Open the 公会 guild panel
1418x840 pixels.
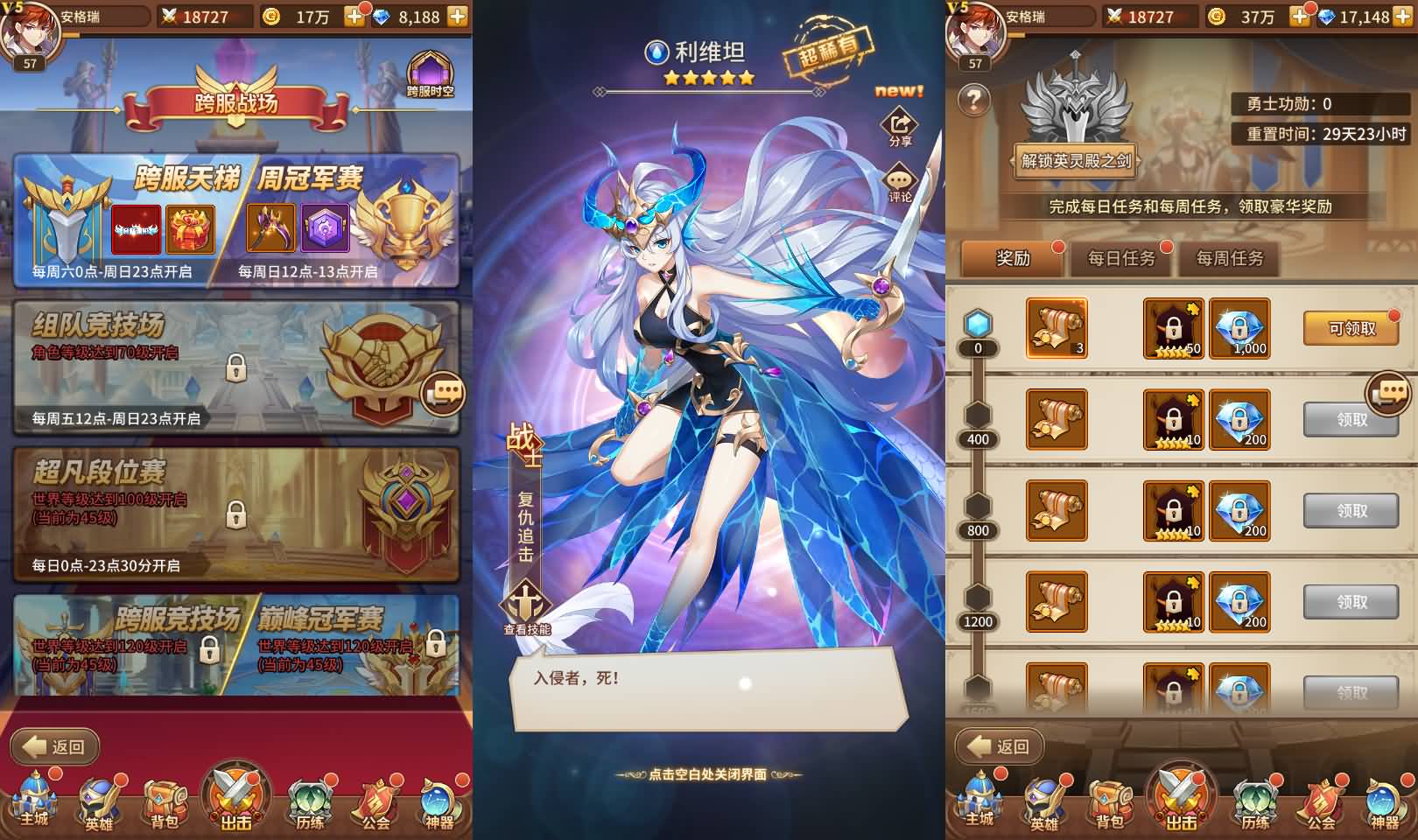(375, 801)
